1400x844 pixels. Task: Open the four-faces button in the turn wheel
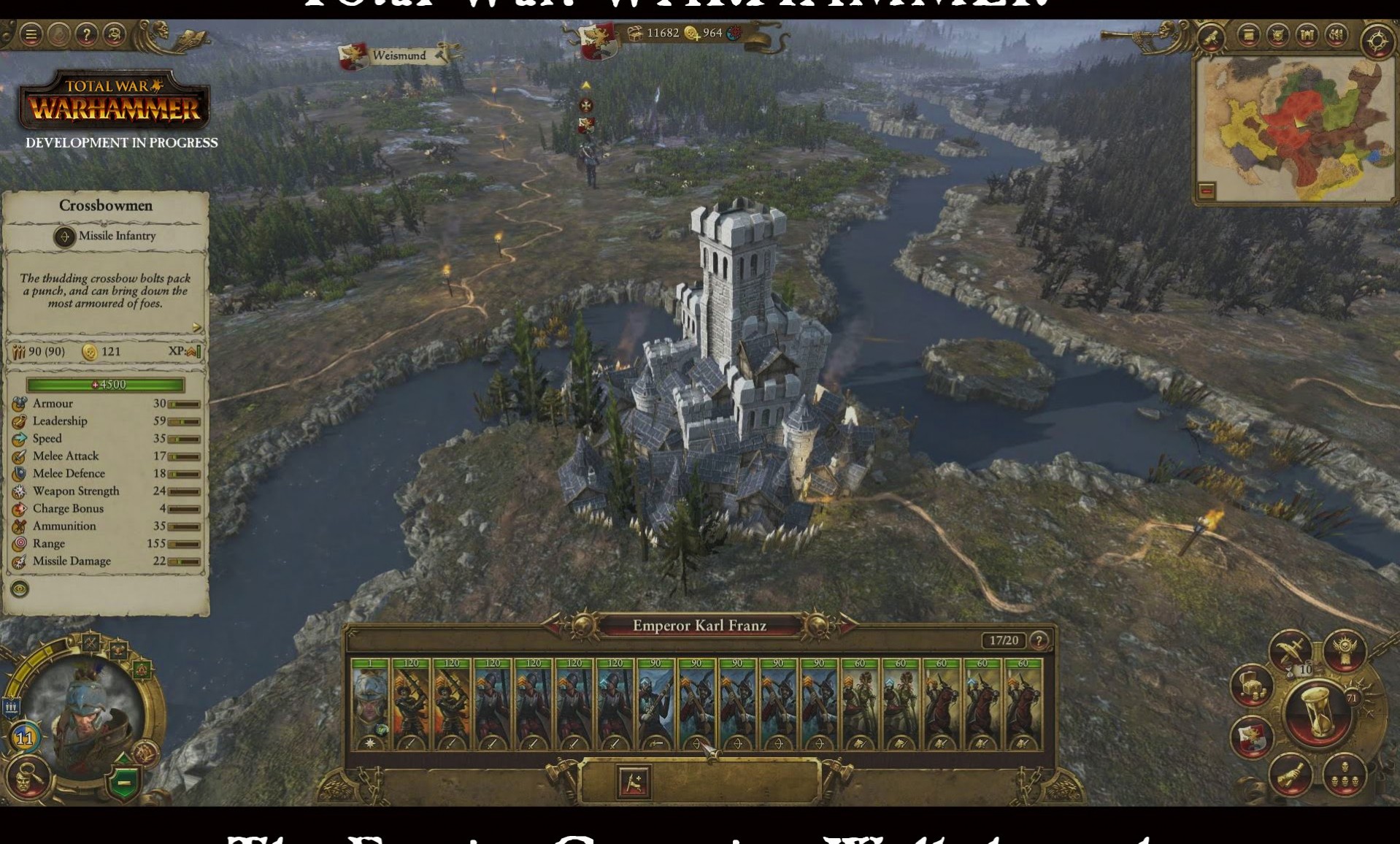1345,775
